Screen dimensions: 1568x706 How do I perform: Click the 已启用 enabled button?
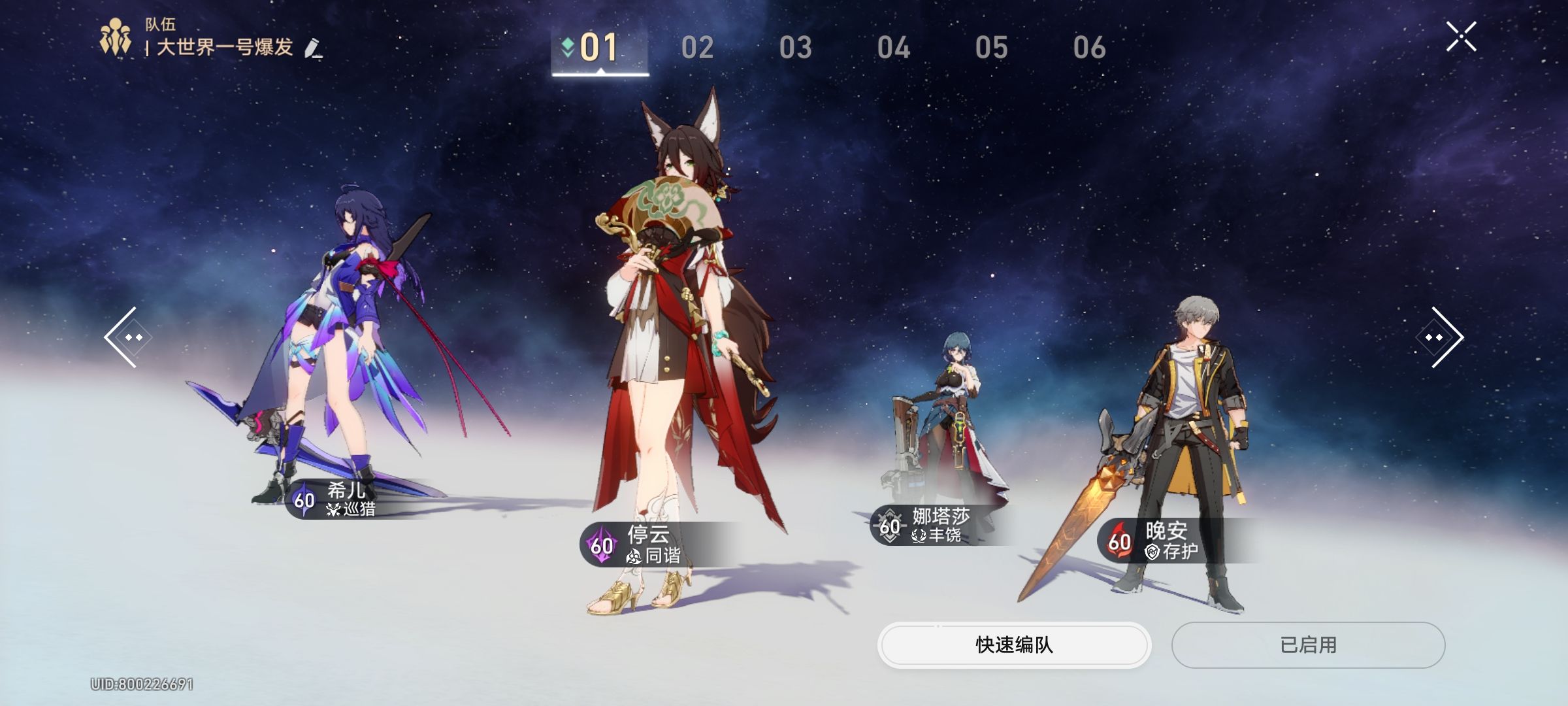point(1308,645)
